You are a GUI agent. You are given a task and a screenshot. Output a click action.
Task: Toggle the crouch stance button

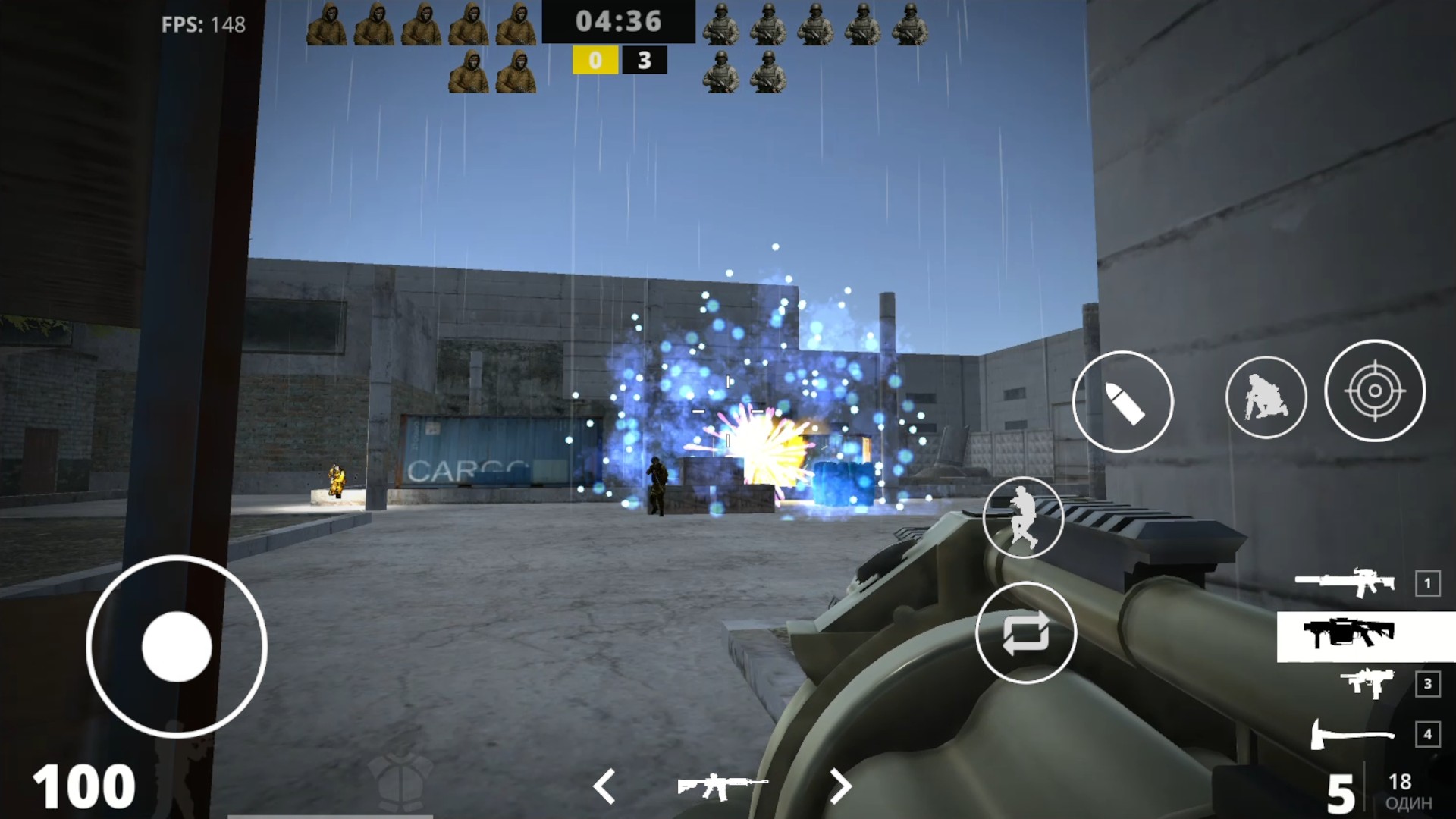click(1265, 395)
